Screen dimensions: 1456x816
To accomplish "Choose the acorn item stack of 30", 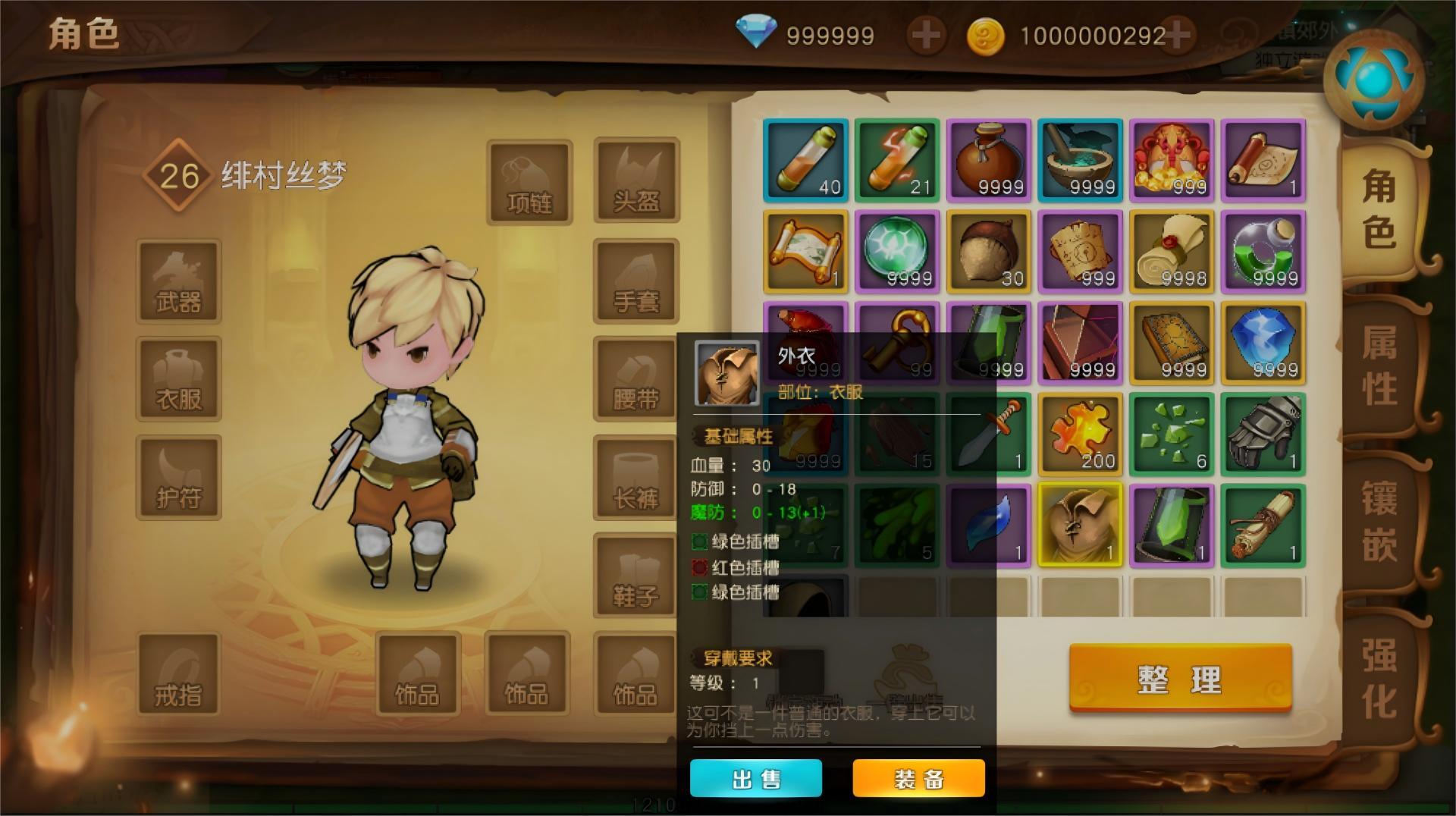I will tap(989, 252).
